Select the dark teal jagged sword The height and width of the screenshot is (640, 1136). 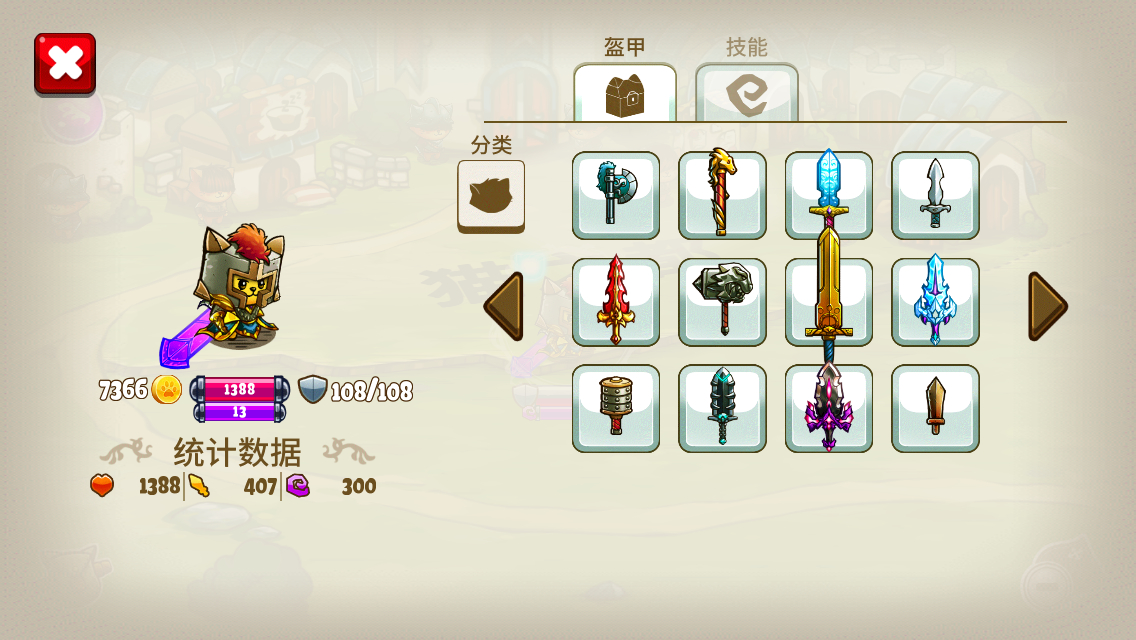[x=722, y=408]
